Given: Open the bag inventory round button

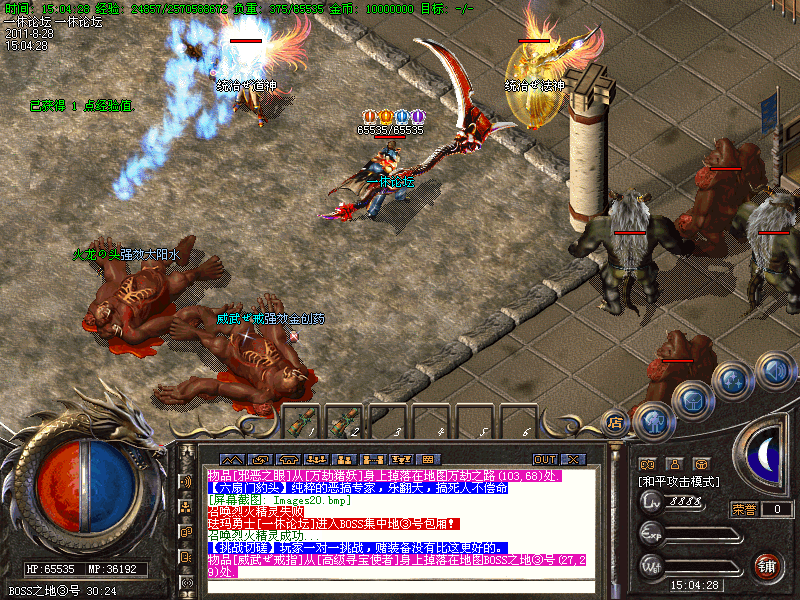Looking at the screenshot, I should click(x=692, y=398).
